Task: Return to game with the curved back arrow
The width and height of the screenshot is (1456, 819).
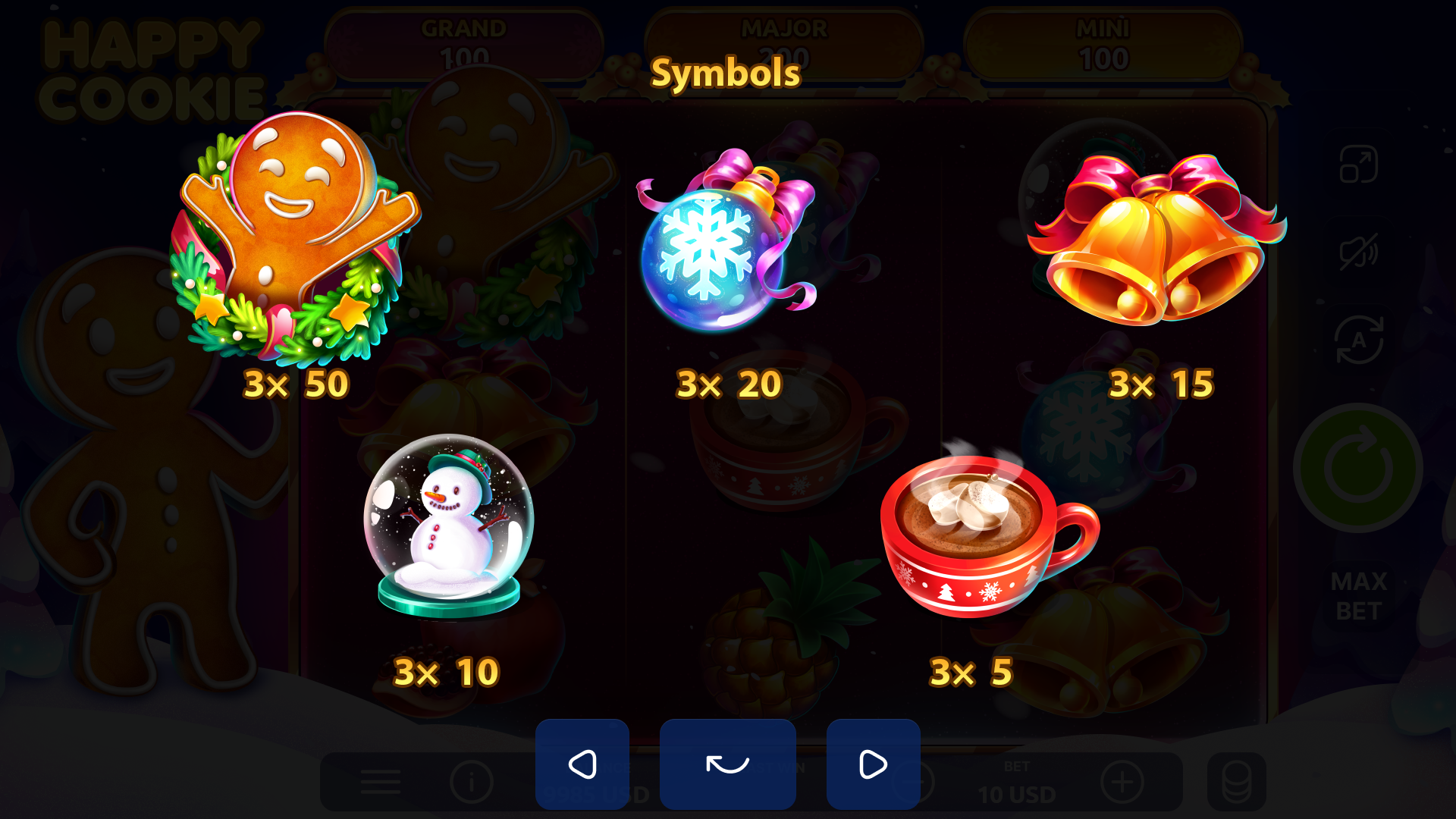Action: pos(727,764)
